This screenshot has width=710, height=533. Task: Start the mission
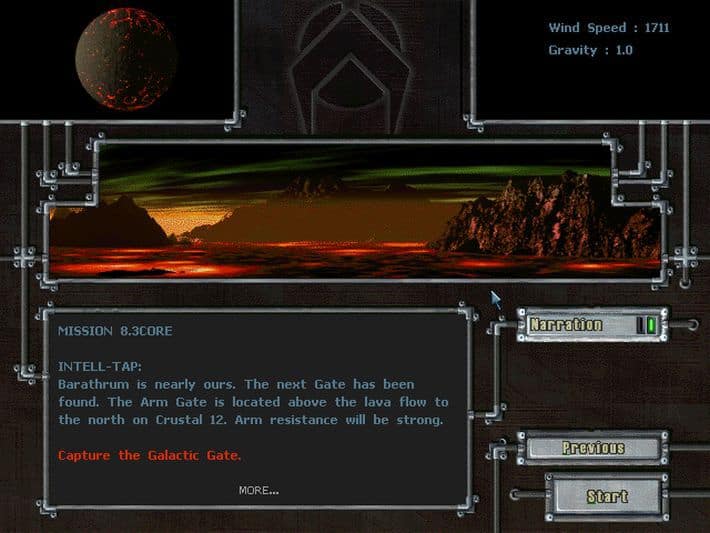click(606, 495)
